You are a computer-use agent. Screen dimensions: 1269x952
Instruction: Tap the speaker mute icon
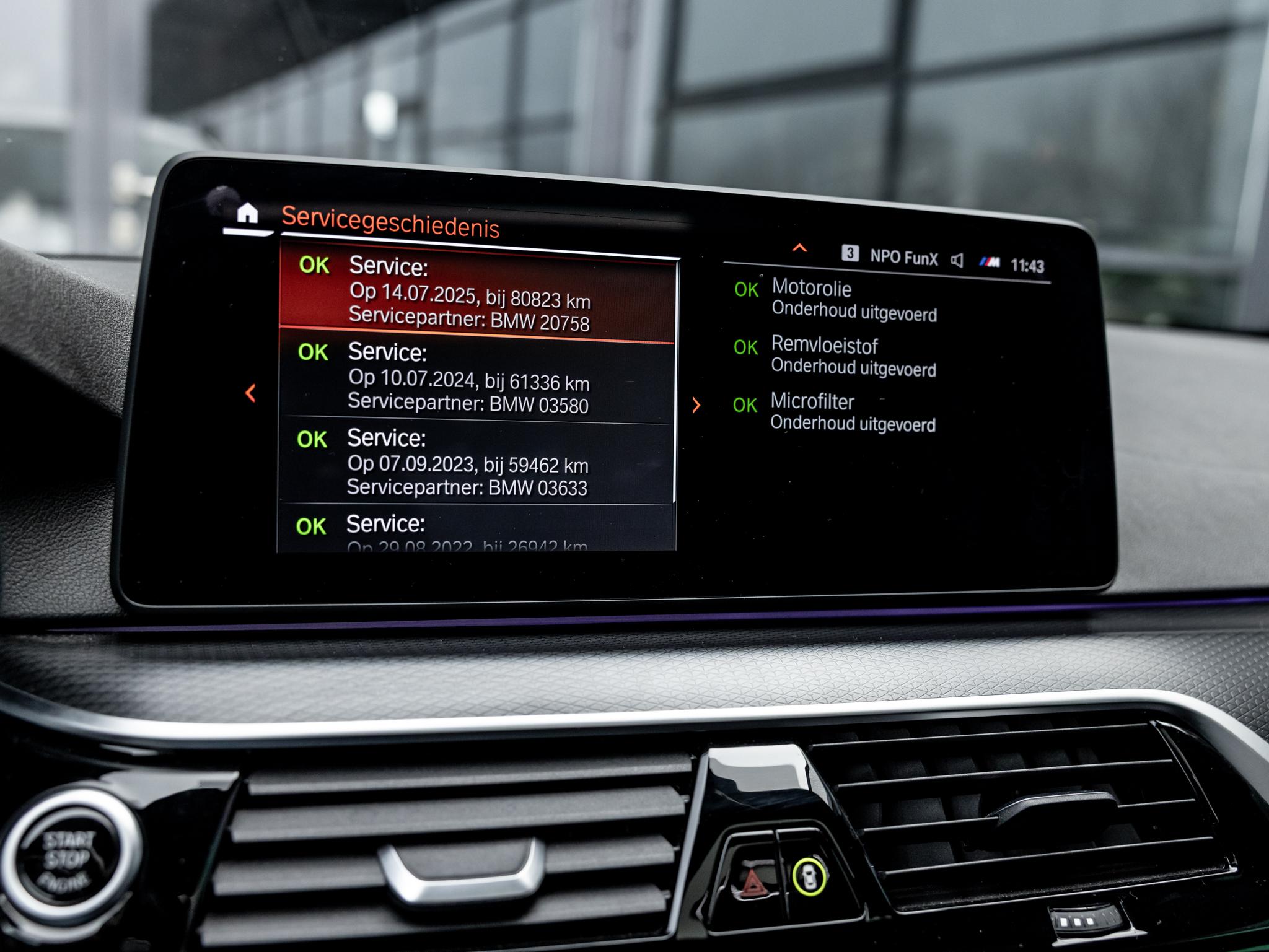957,260
